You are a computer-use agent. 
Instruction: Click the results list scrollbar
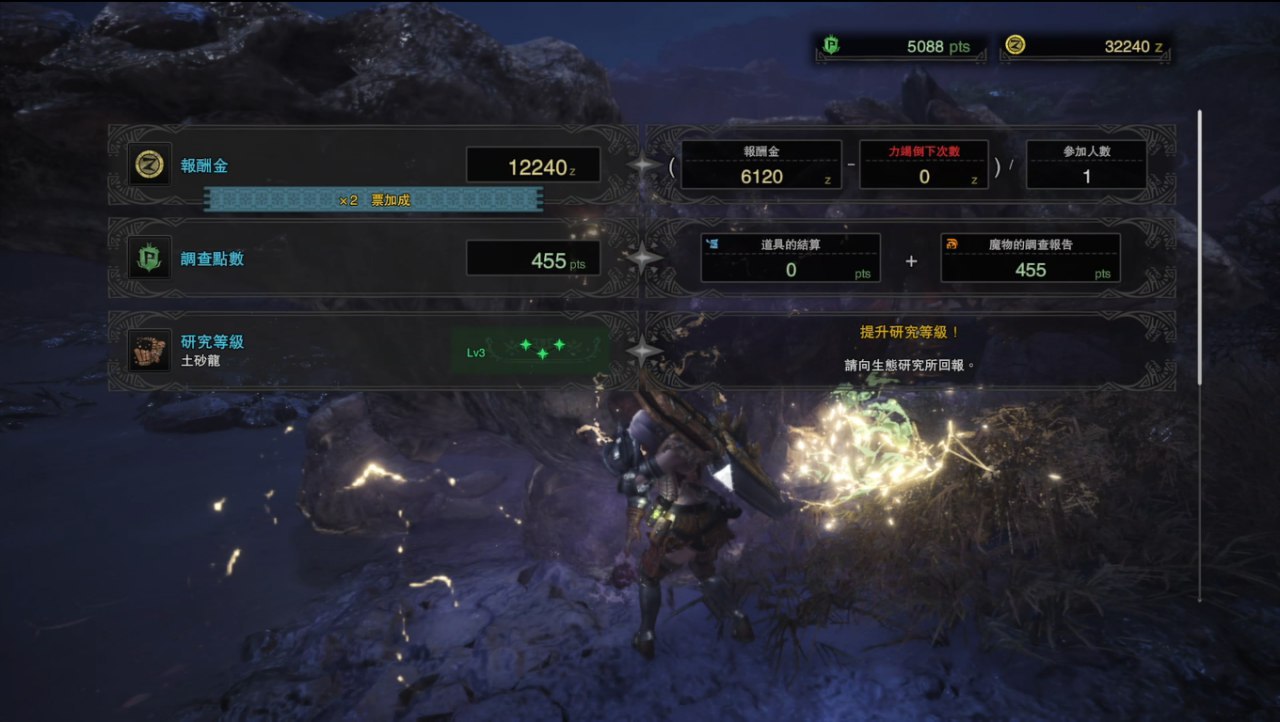point(1199,250)
